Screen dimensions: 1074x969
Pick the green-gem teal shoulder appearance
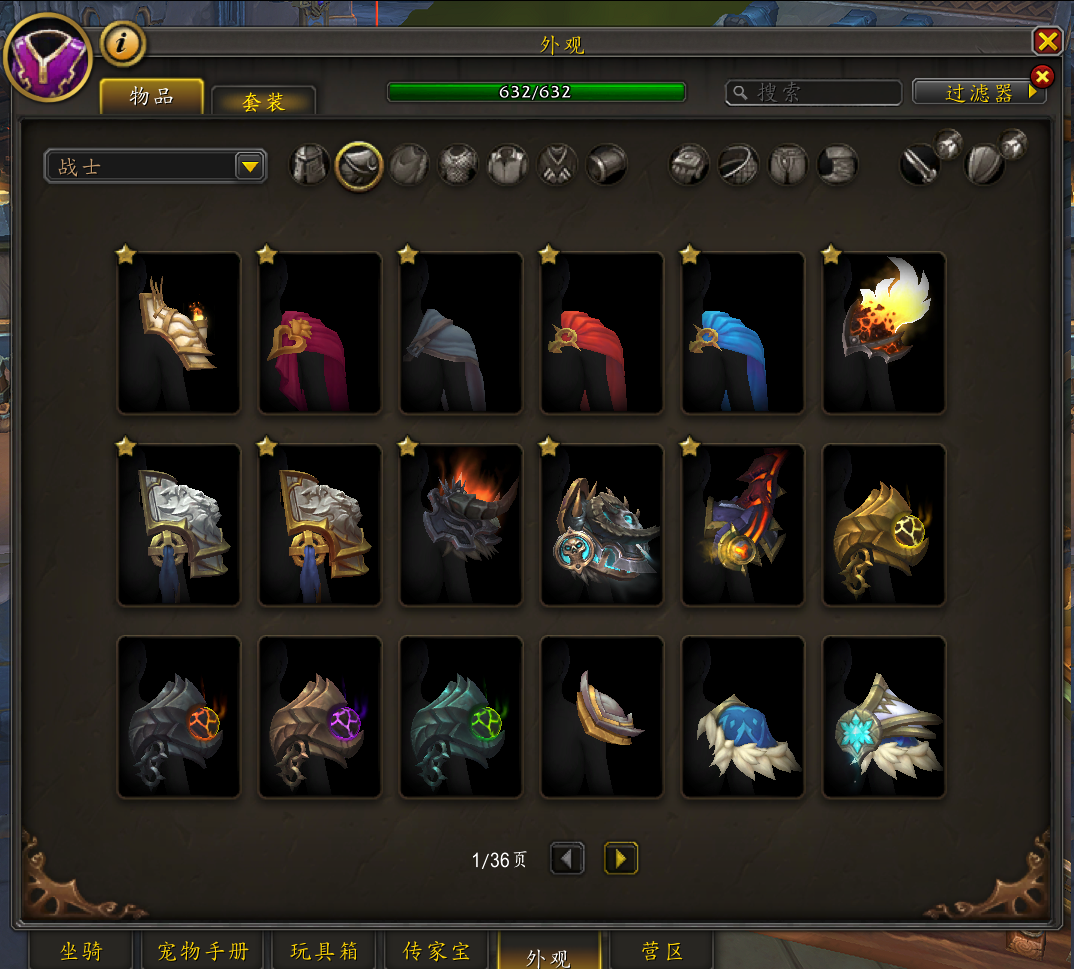461,717
